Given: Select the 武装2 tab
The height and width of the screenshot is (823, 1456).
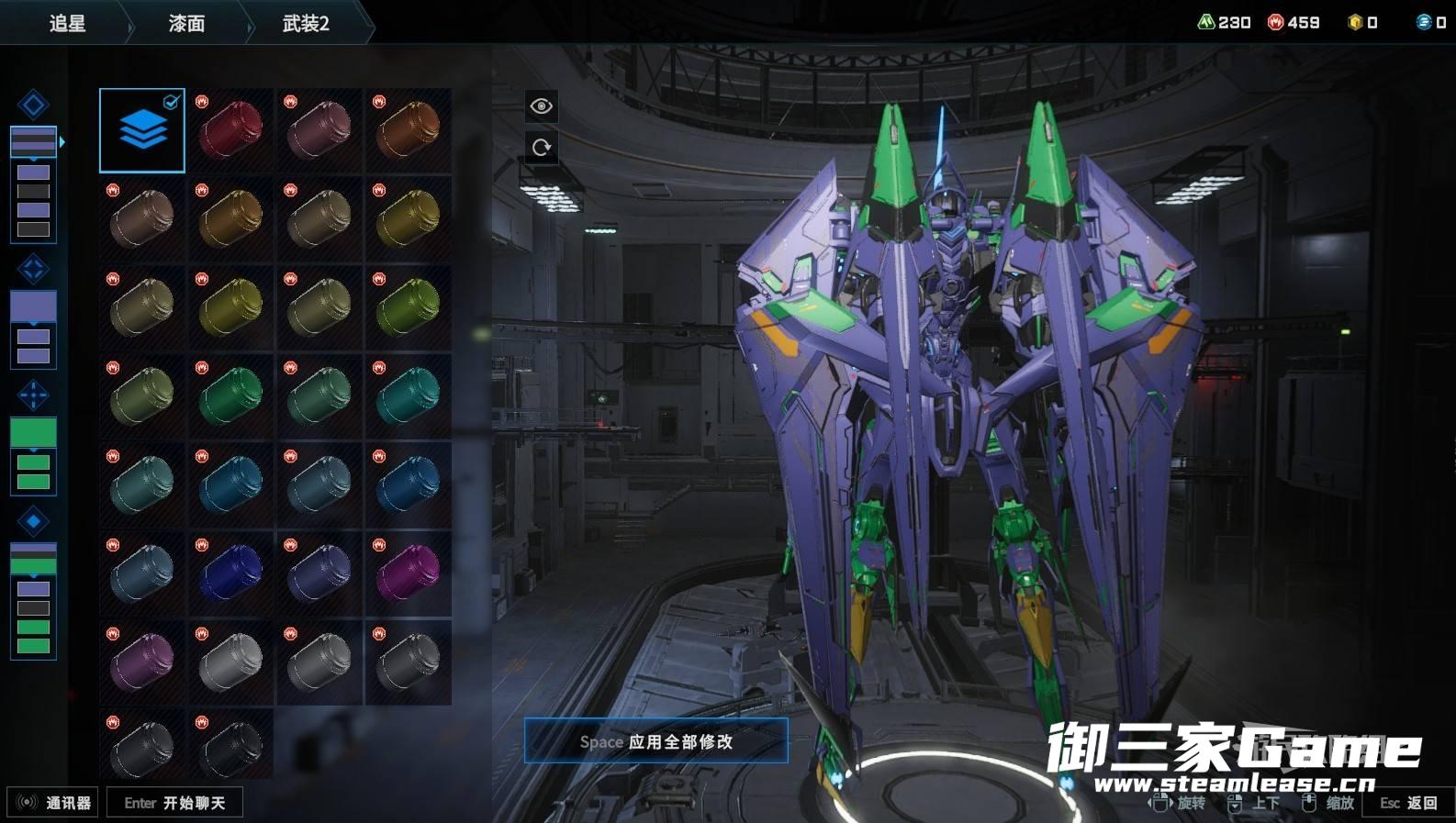Looking at the screenshot, I should click(306, 23).
